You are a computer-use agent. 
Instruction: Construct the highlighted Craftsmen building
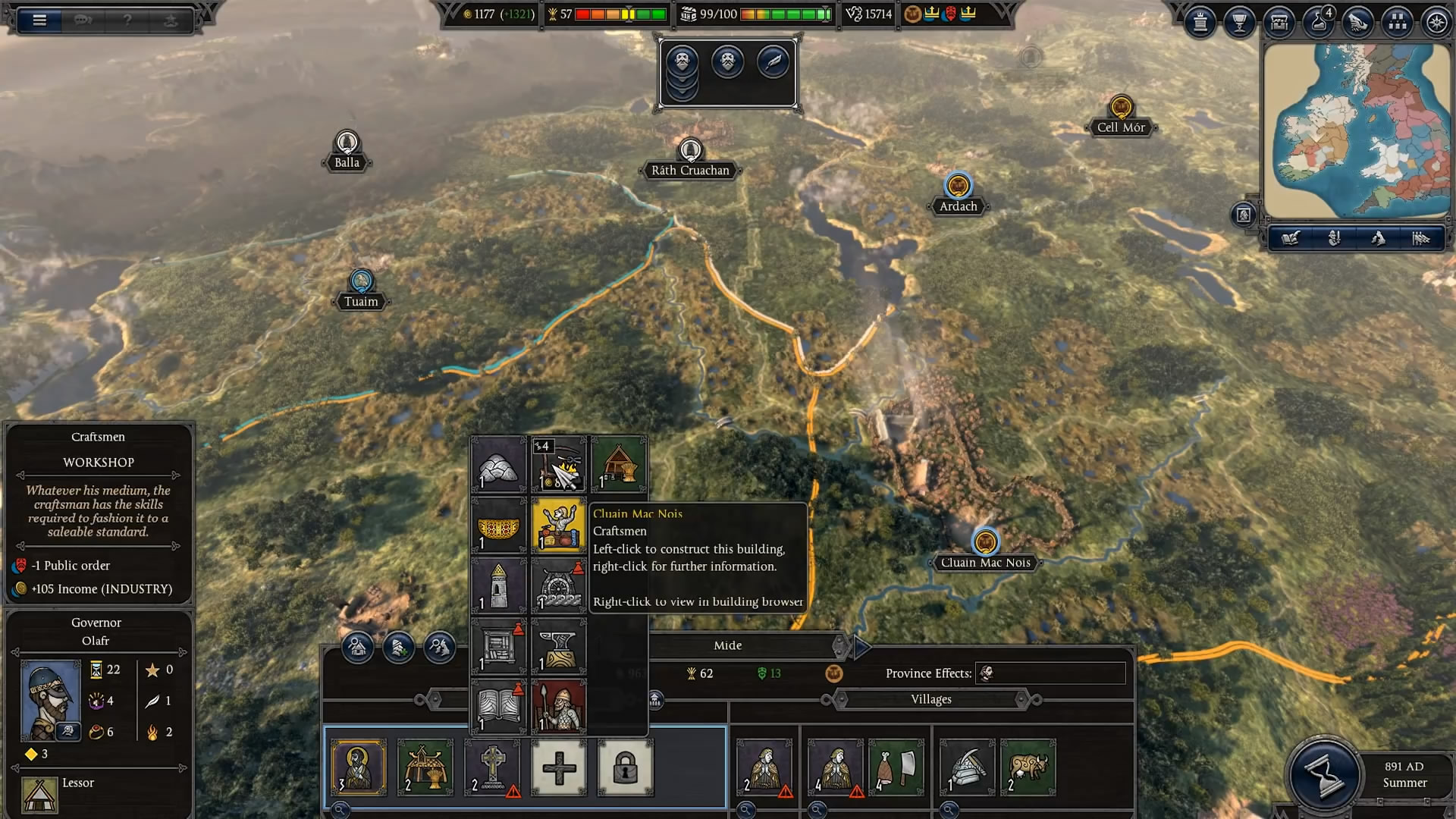559,525
